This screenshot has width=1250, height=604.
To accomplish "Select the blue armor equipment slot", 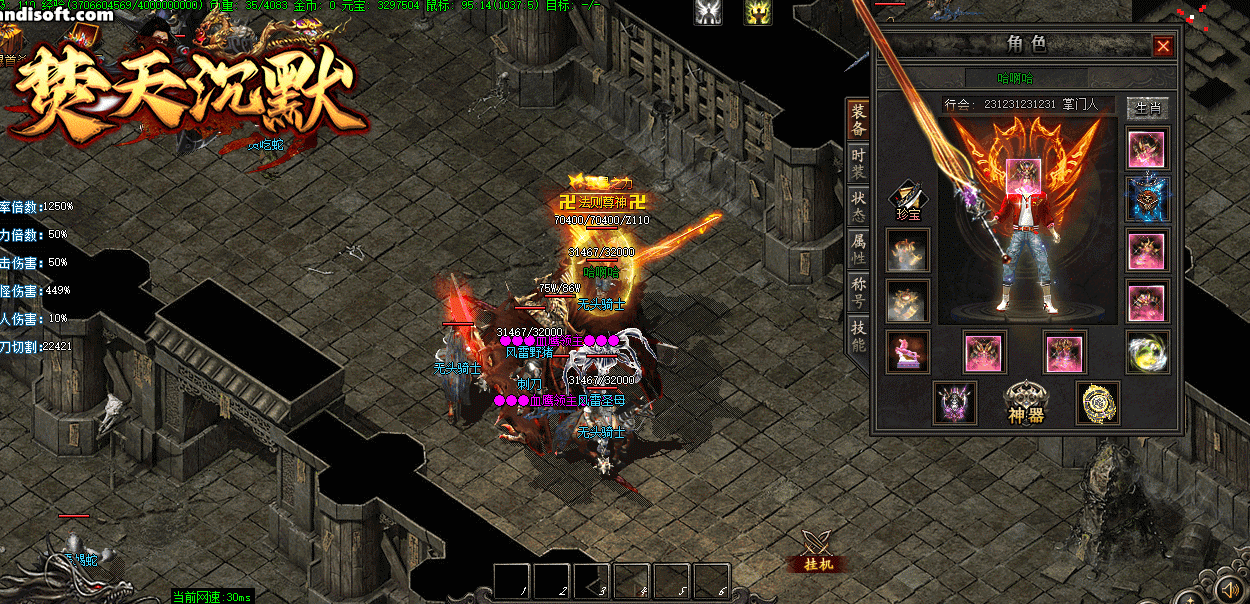I will tap(1147, 199).
